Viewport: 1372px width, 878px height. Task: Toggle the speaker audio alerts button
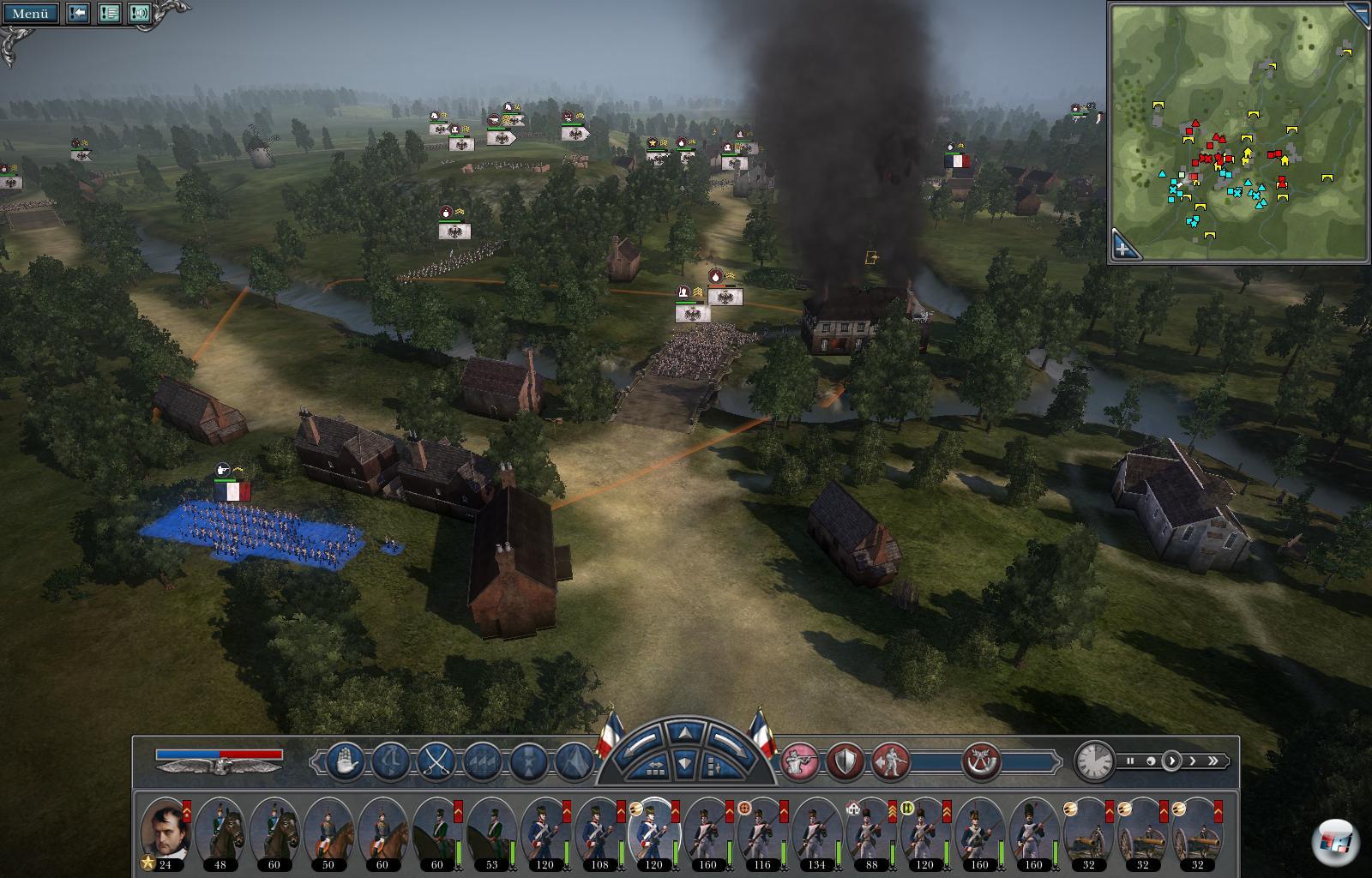point(139,13)
